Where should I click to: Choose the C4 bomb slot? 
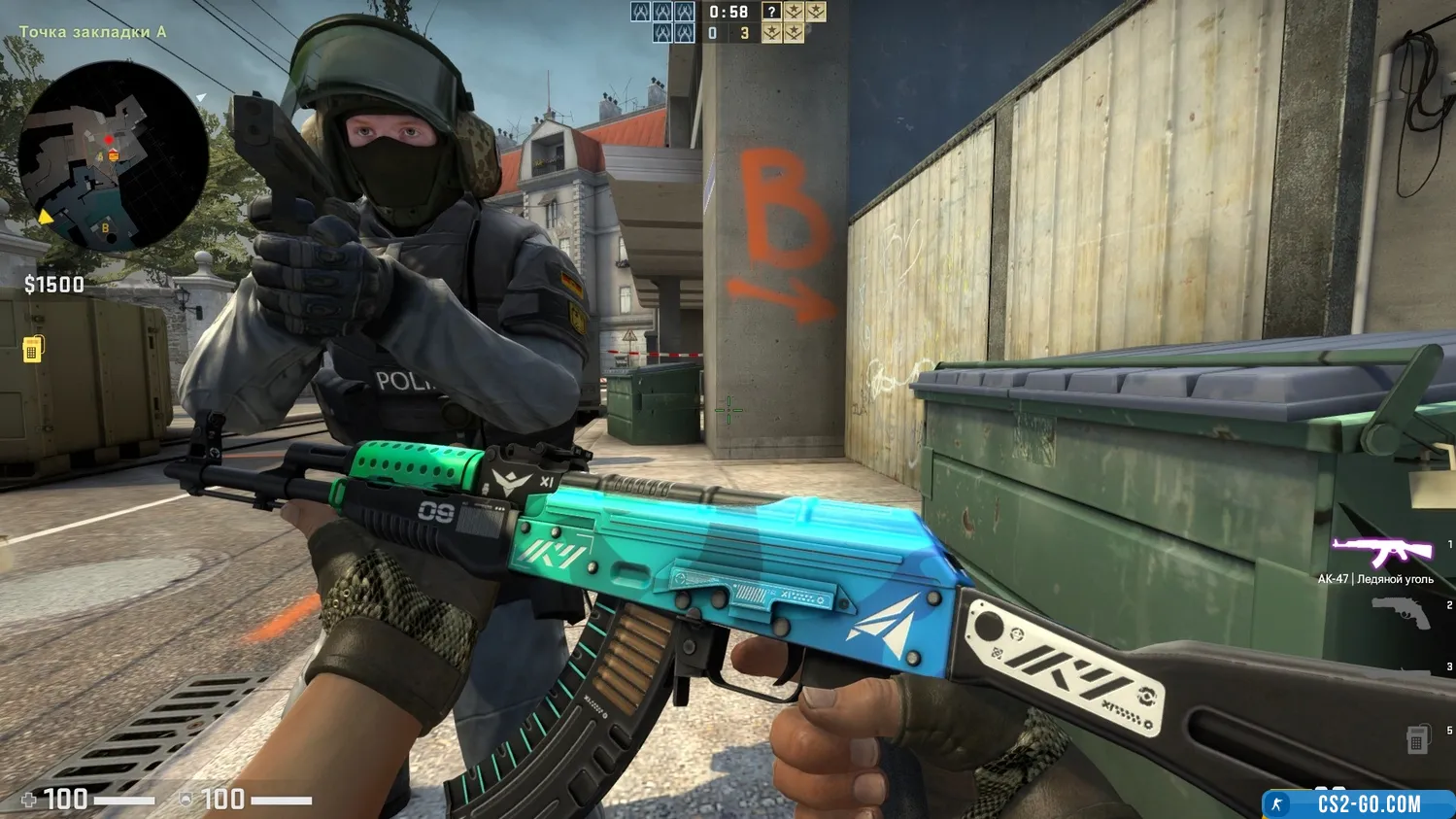(1417, 739)
